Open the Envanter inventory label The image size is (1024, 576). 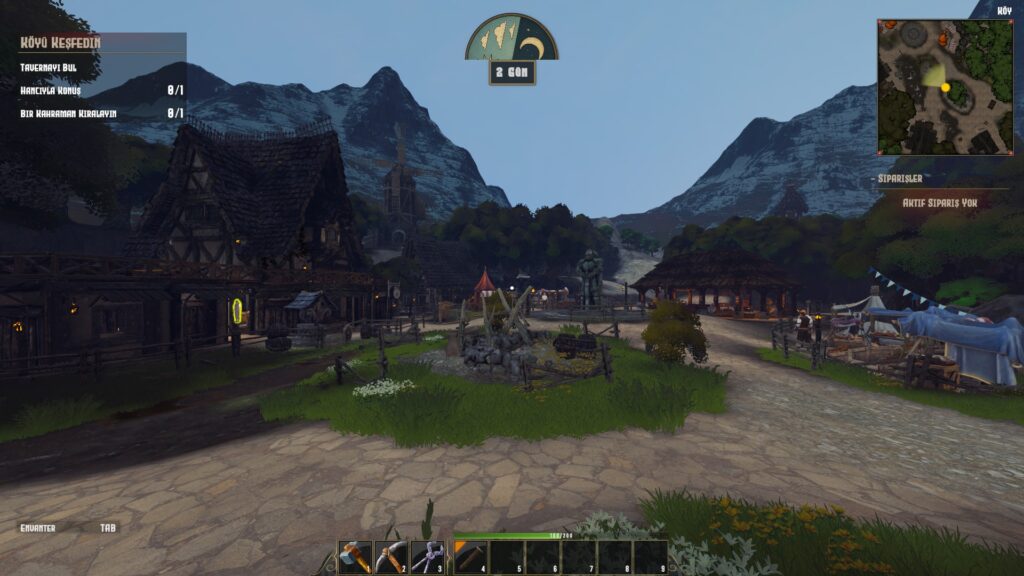tap(38, 527)
